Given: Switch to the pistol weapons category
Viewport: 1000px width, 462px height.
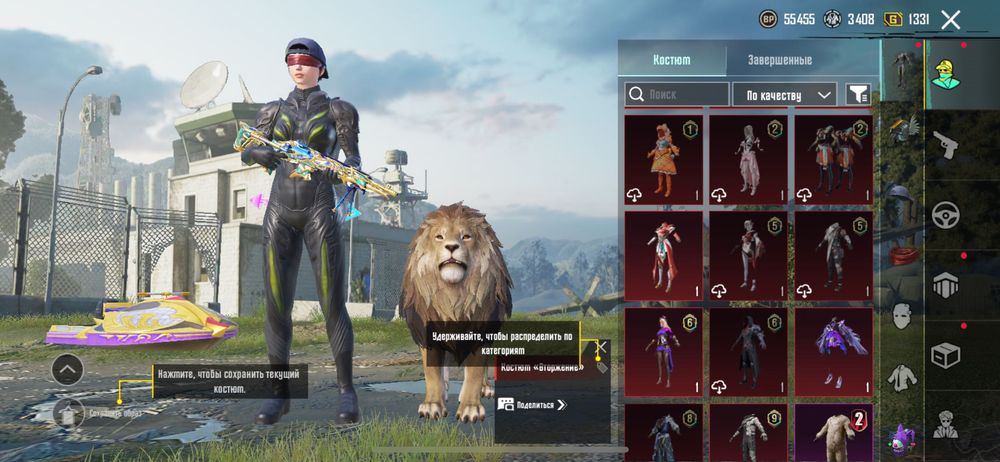Looking at the screenshot, I should click(x=945, y=146).
